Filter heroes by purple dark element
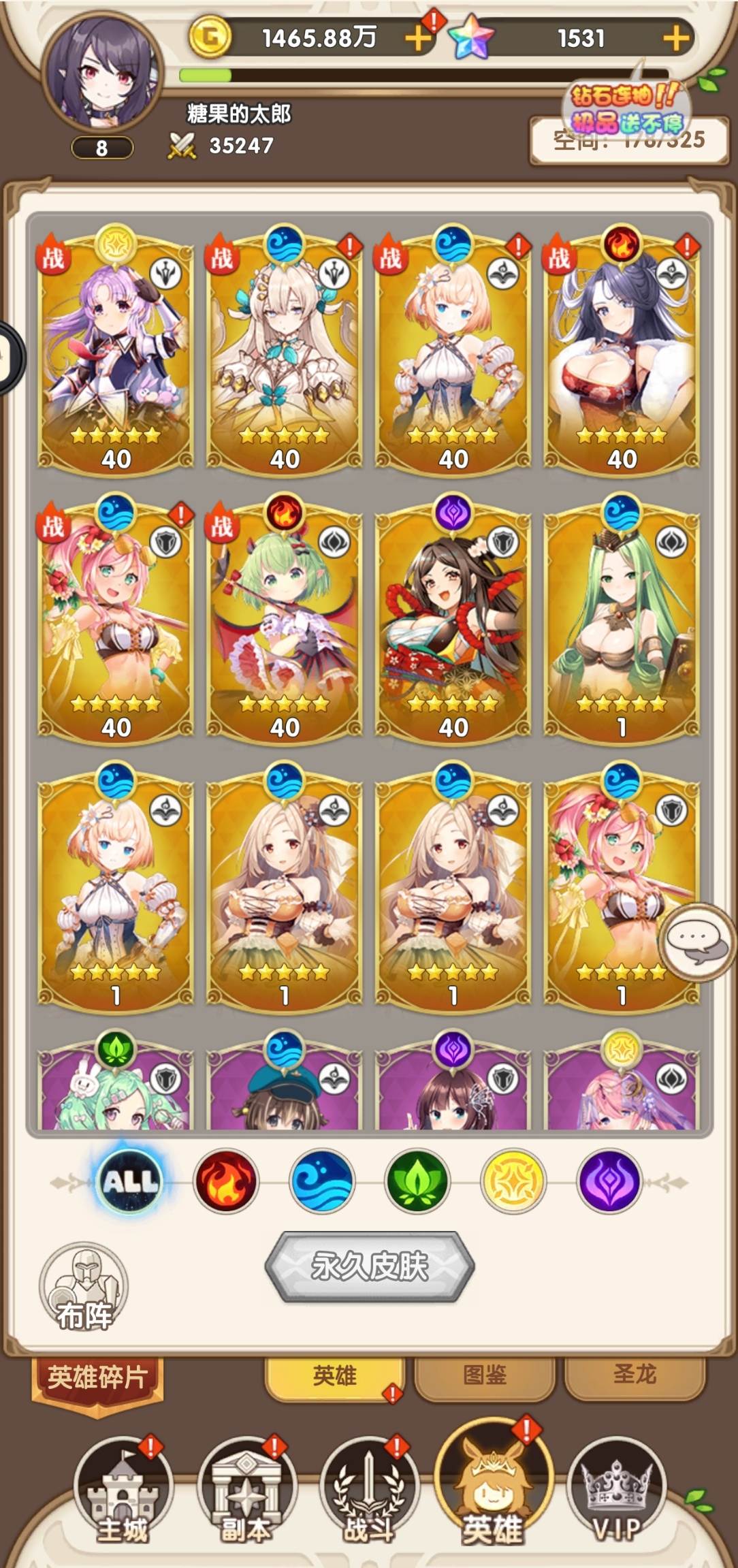Screen dimensions: 738x1568 point(609,1181)
